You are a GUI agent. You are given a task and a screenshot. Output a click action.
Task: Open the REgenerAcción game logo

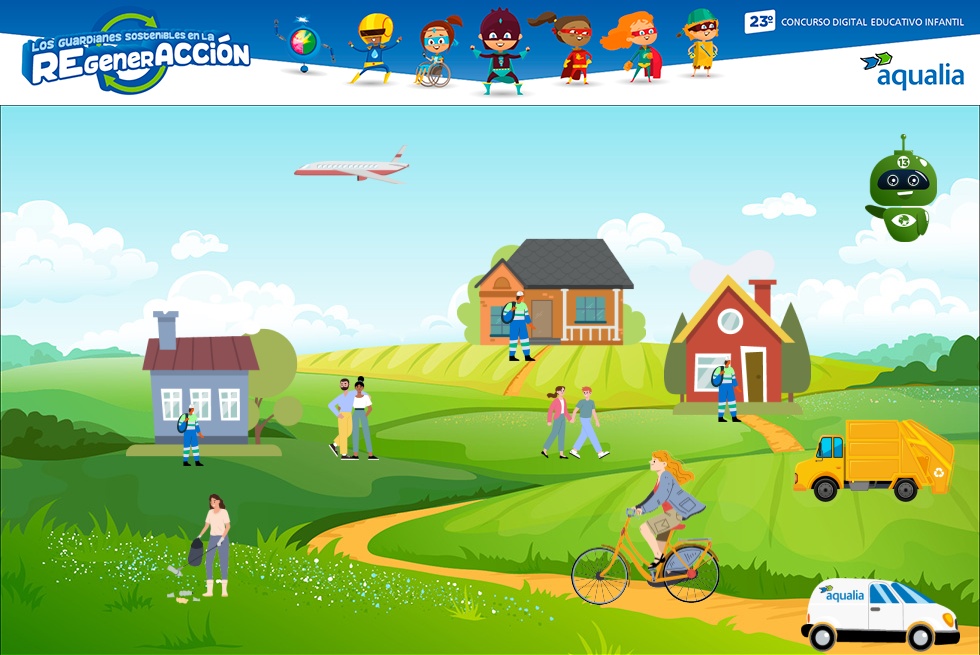pyautogui.click(x=137, y=55)
